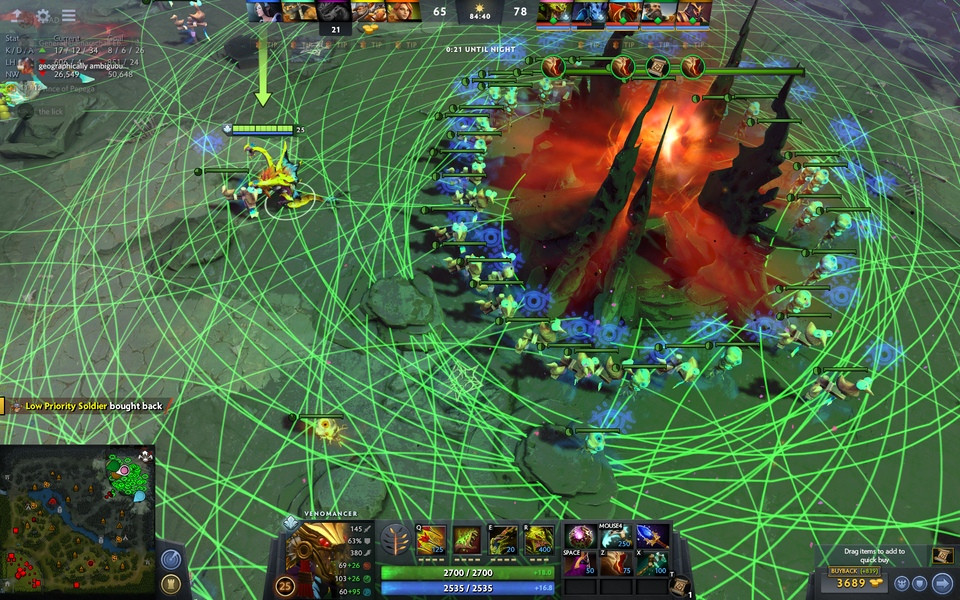
Task: Activate the MOUSE4 inventory item
Action: (x=616, y=537)
